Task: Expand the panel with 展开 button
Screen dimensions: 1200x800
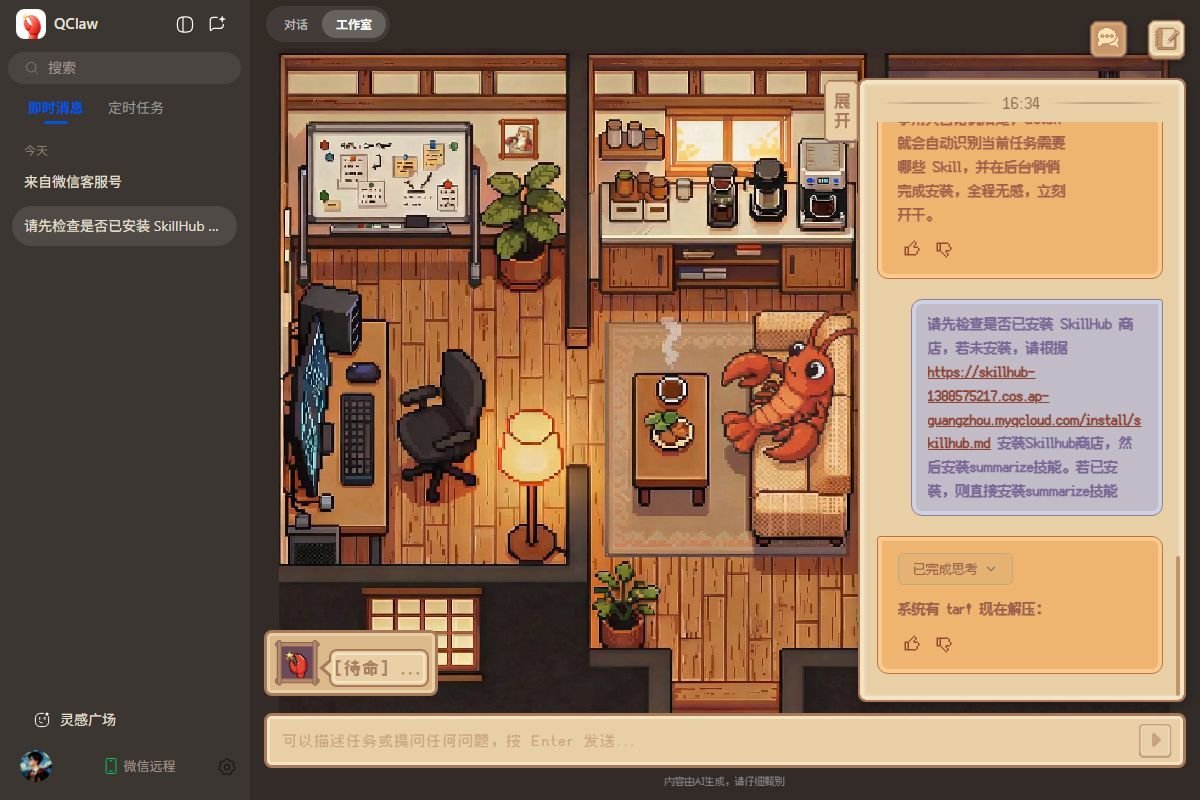Action: [842, 111]
